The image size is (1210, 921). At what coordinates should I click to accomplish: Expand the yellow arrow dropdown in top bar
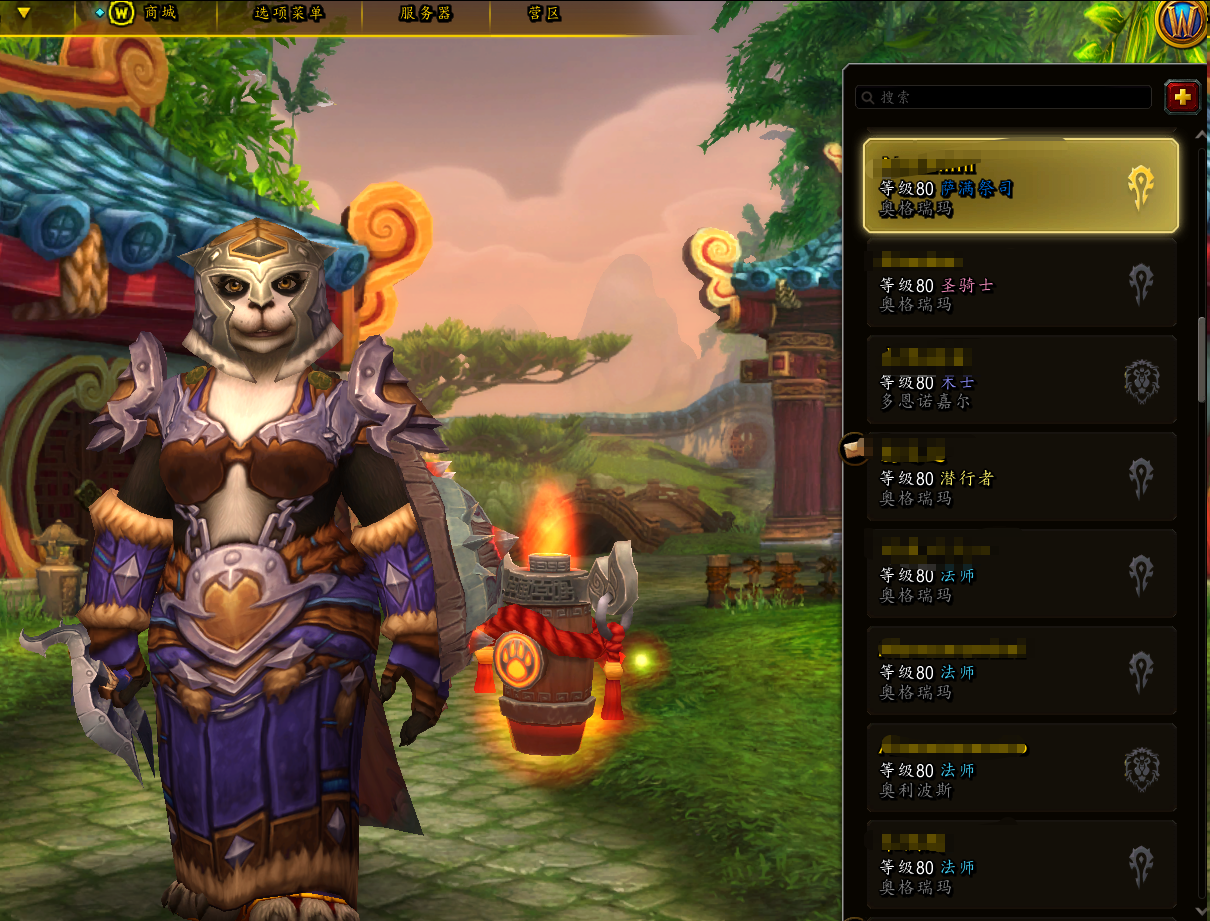tap(24, 14)
